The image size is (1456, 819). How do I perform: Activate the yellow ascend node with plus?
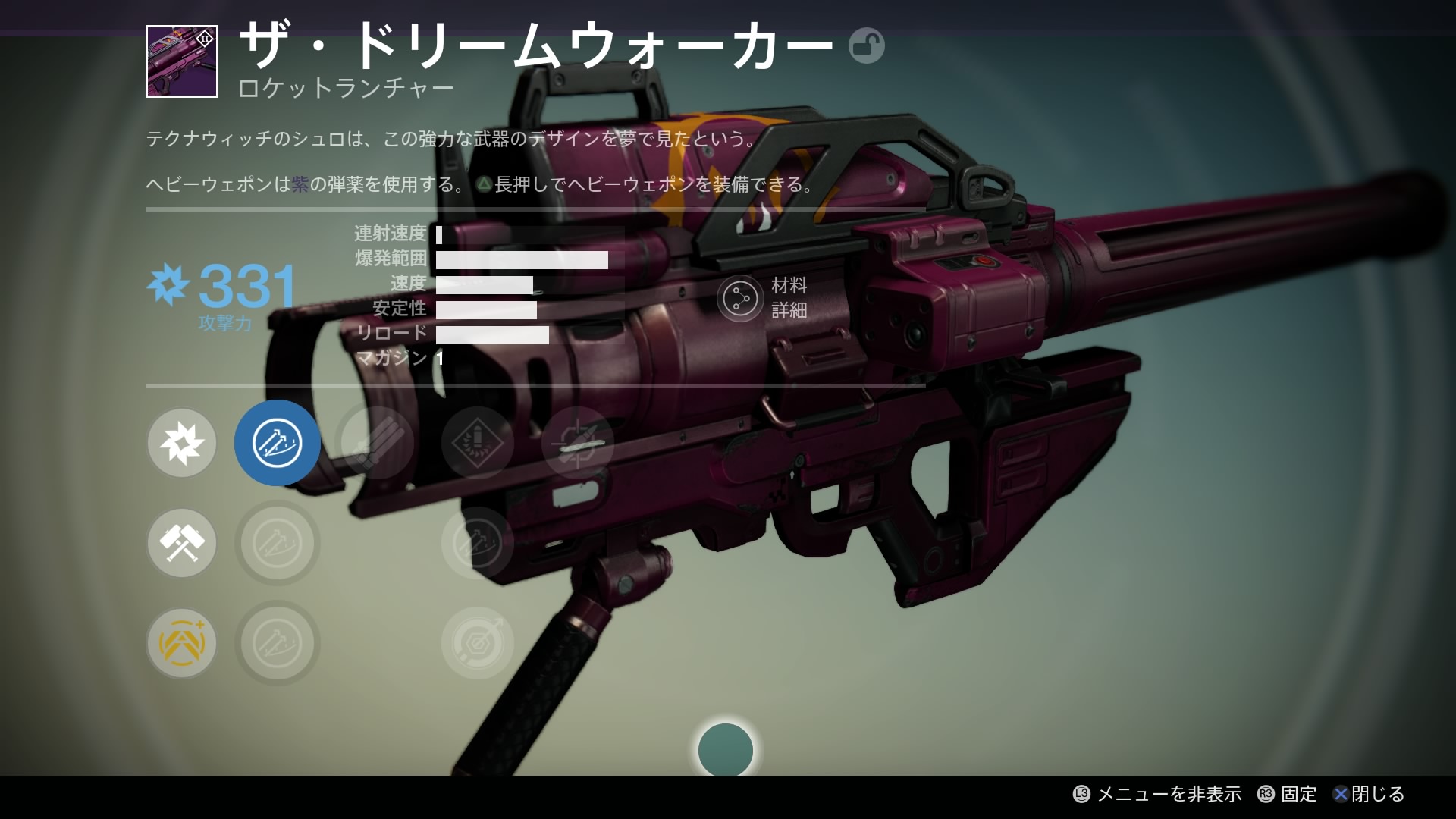pos(182,643)
